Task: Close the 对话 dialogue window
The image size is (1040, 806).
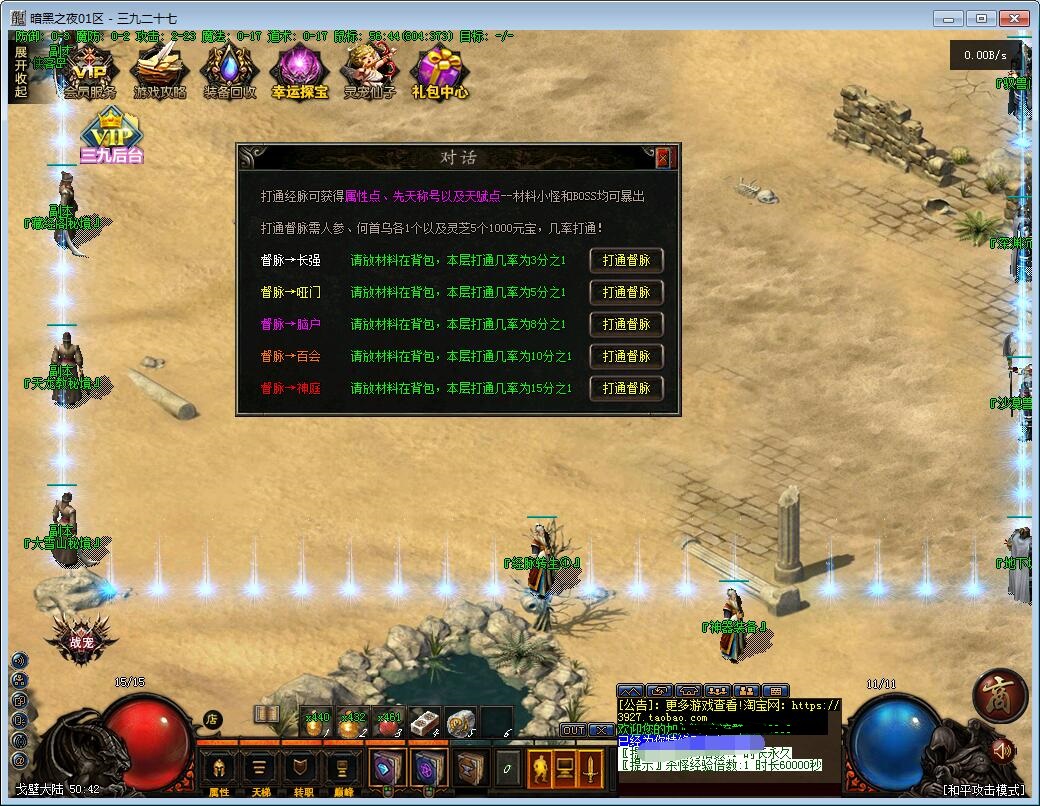Action: pos(662,158)
